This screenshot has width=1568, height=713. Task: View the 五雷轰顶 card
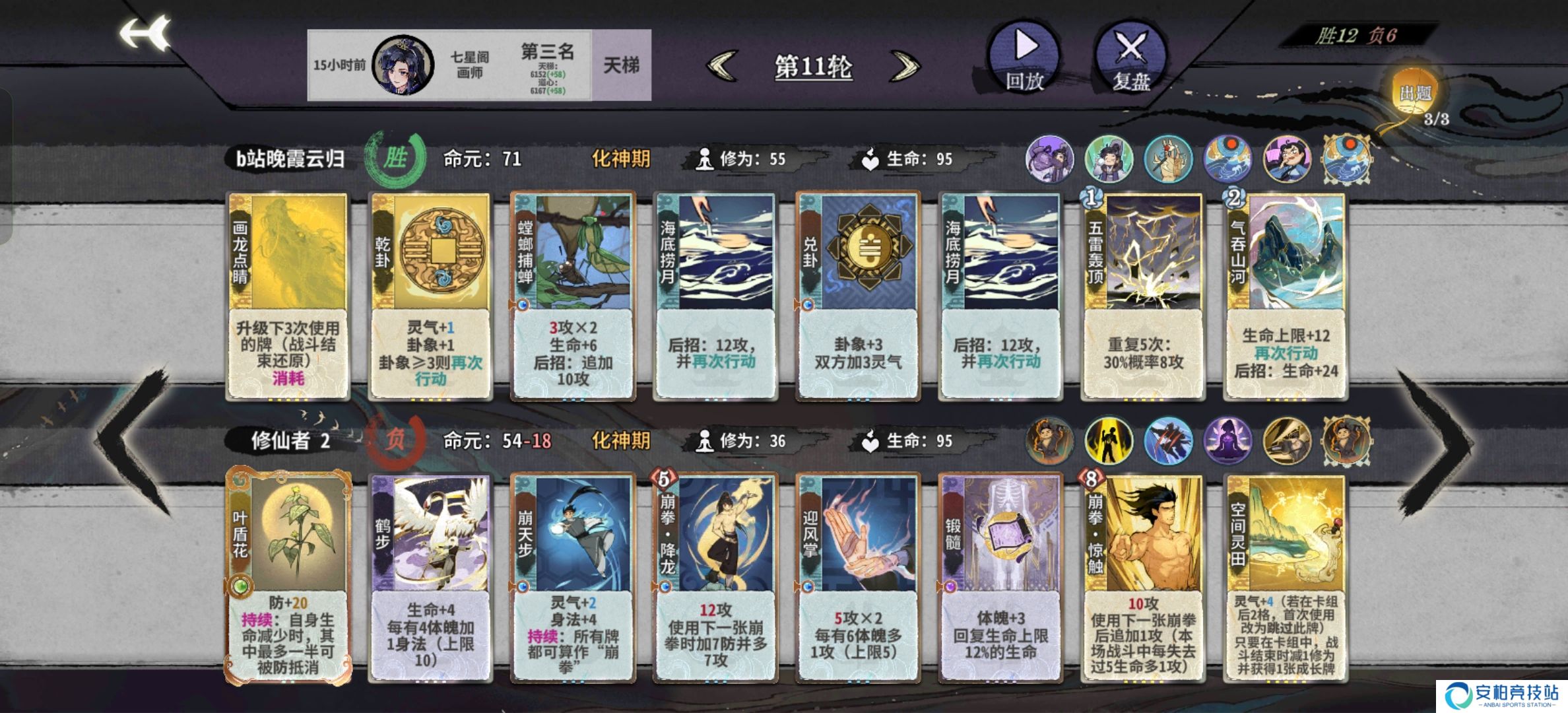(x=1143, y=296)
